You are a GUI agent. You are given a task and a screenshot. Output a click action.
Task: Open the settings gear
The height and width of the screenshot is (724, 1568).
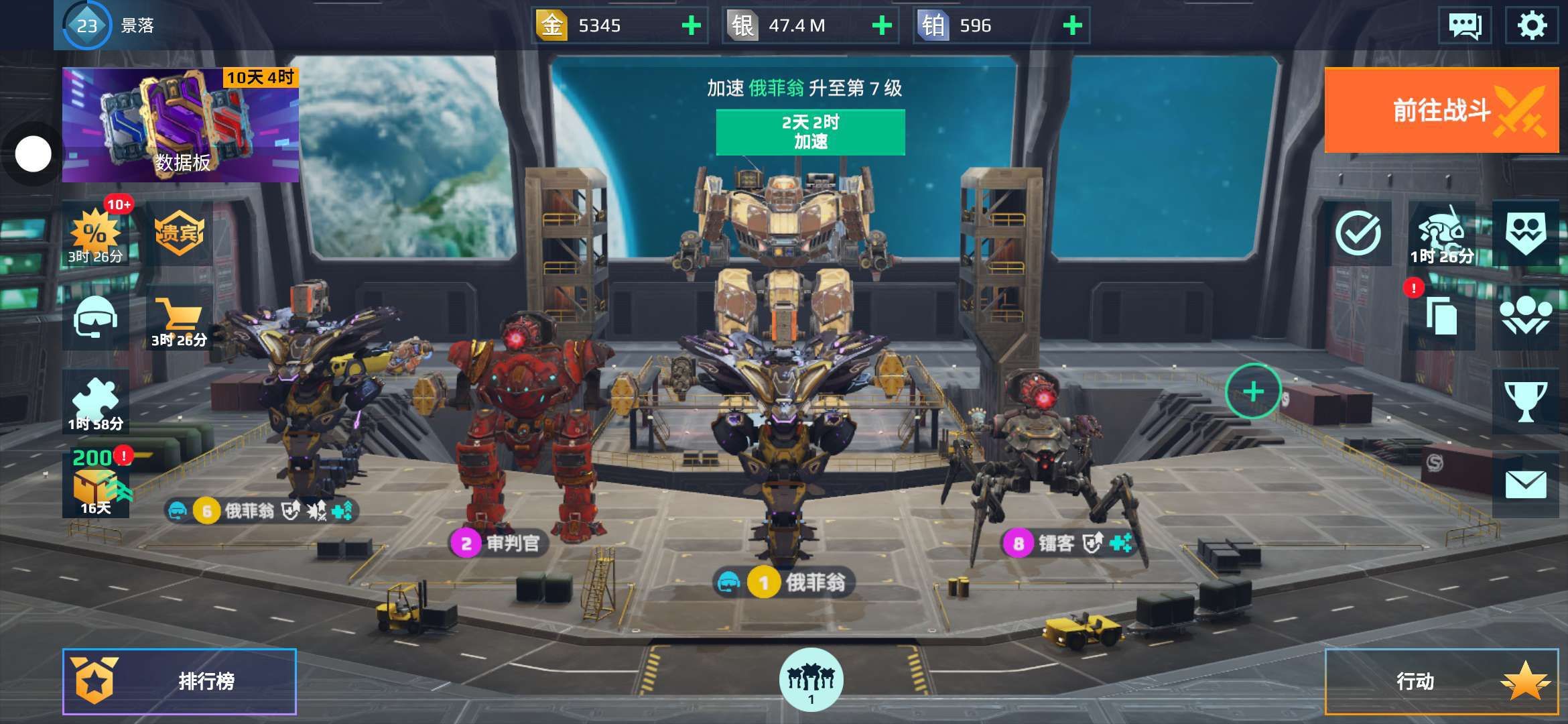click(x=1531, y=25)
